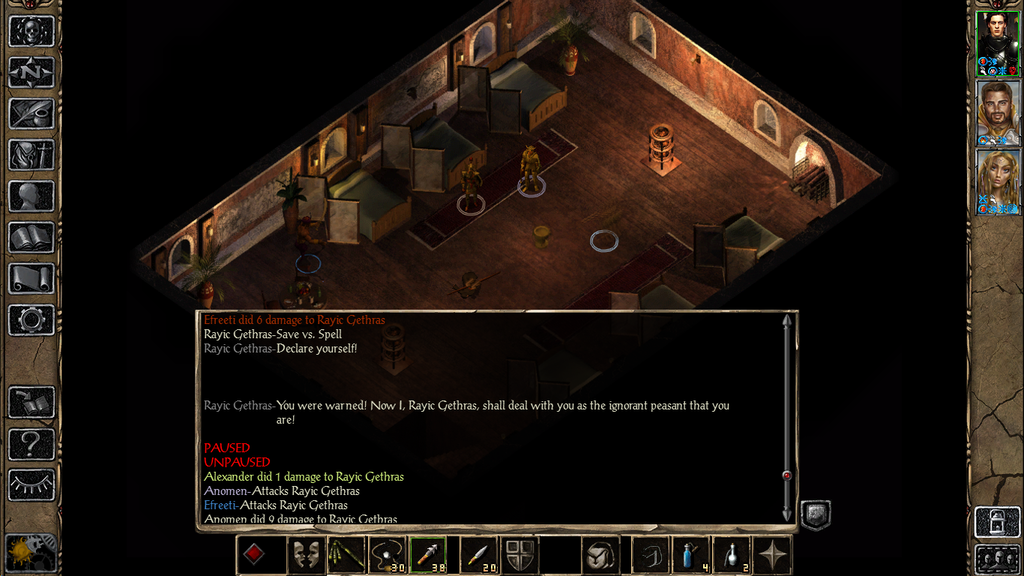Equip the sling with 30 bullets
1024x576 pixels.
(x=389, y=555)
